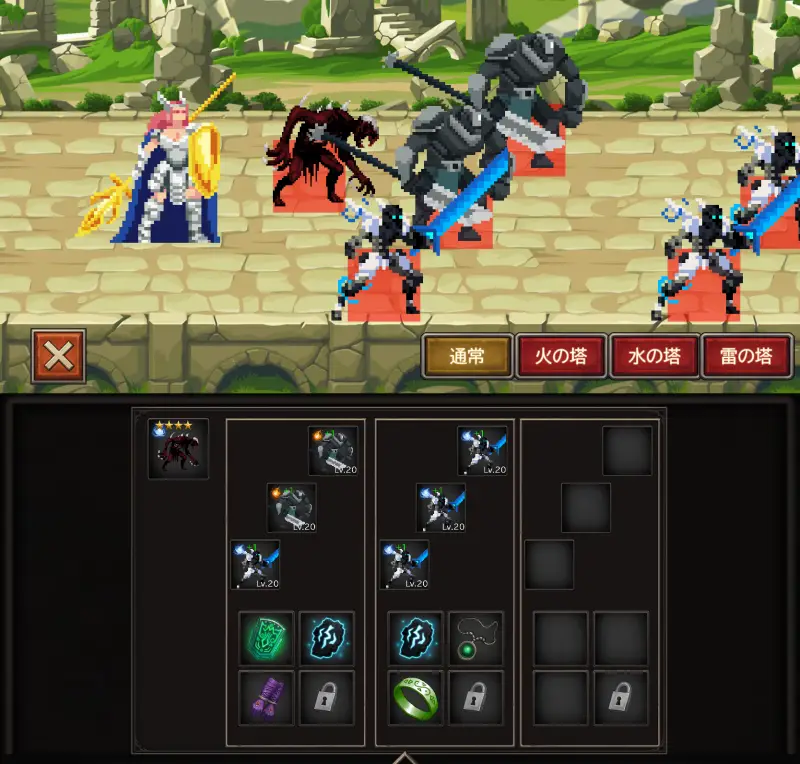The image size is (800, 764).
Task: Select the green shield emblem item slot
Action: [x=267, y=638]
